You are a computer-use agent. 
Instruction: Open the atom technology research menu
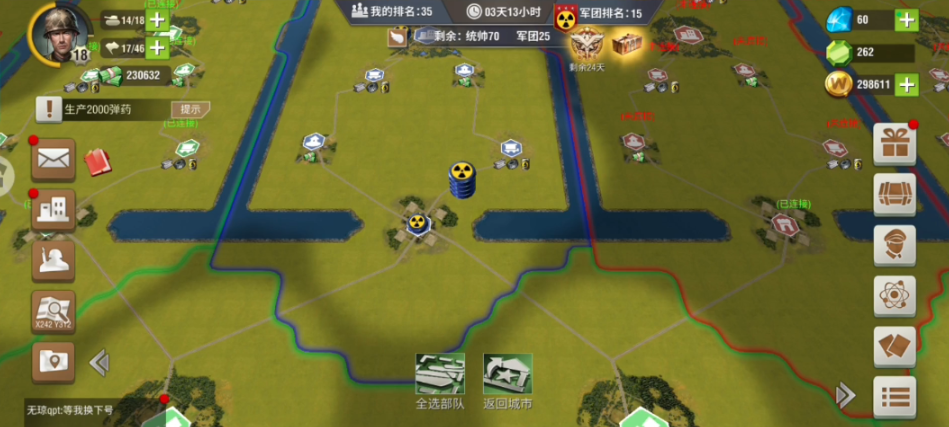pos(894,296)
